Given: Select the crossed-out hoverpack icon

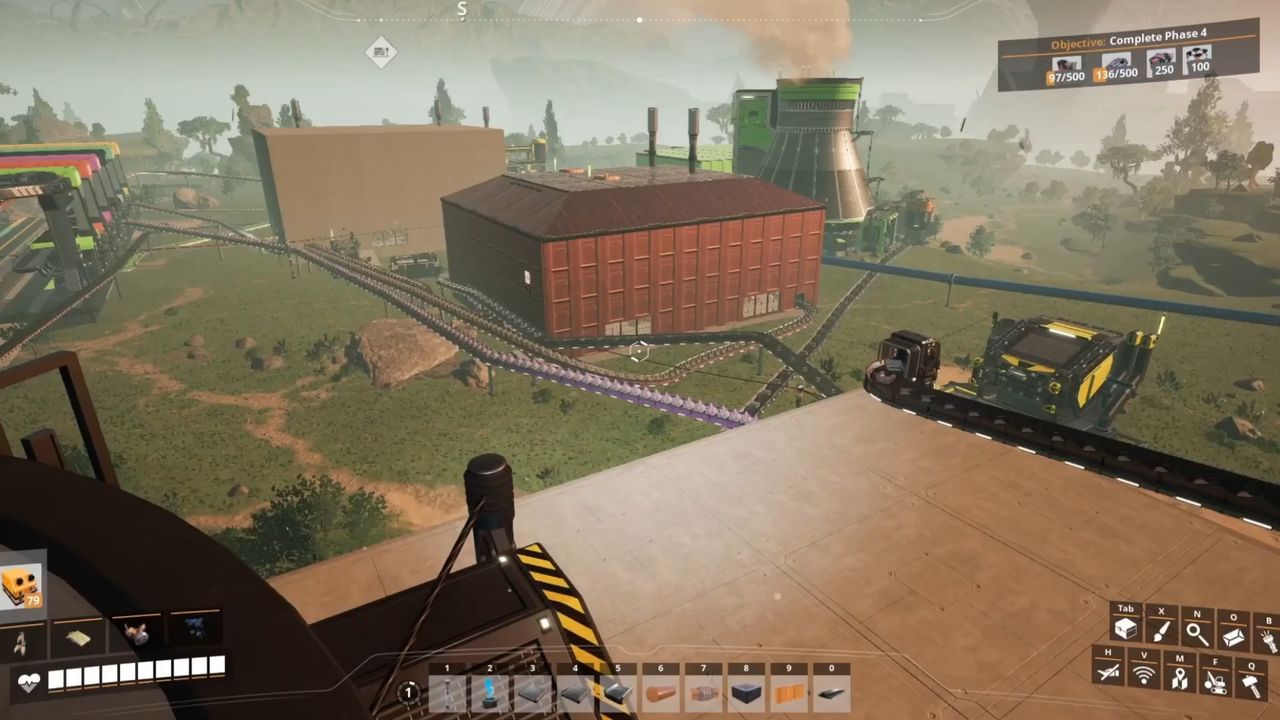Looking at the screenshot, I should click(x=1108, y=674).
